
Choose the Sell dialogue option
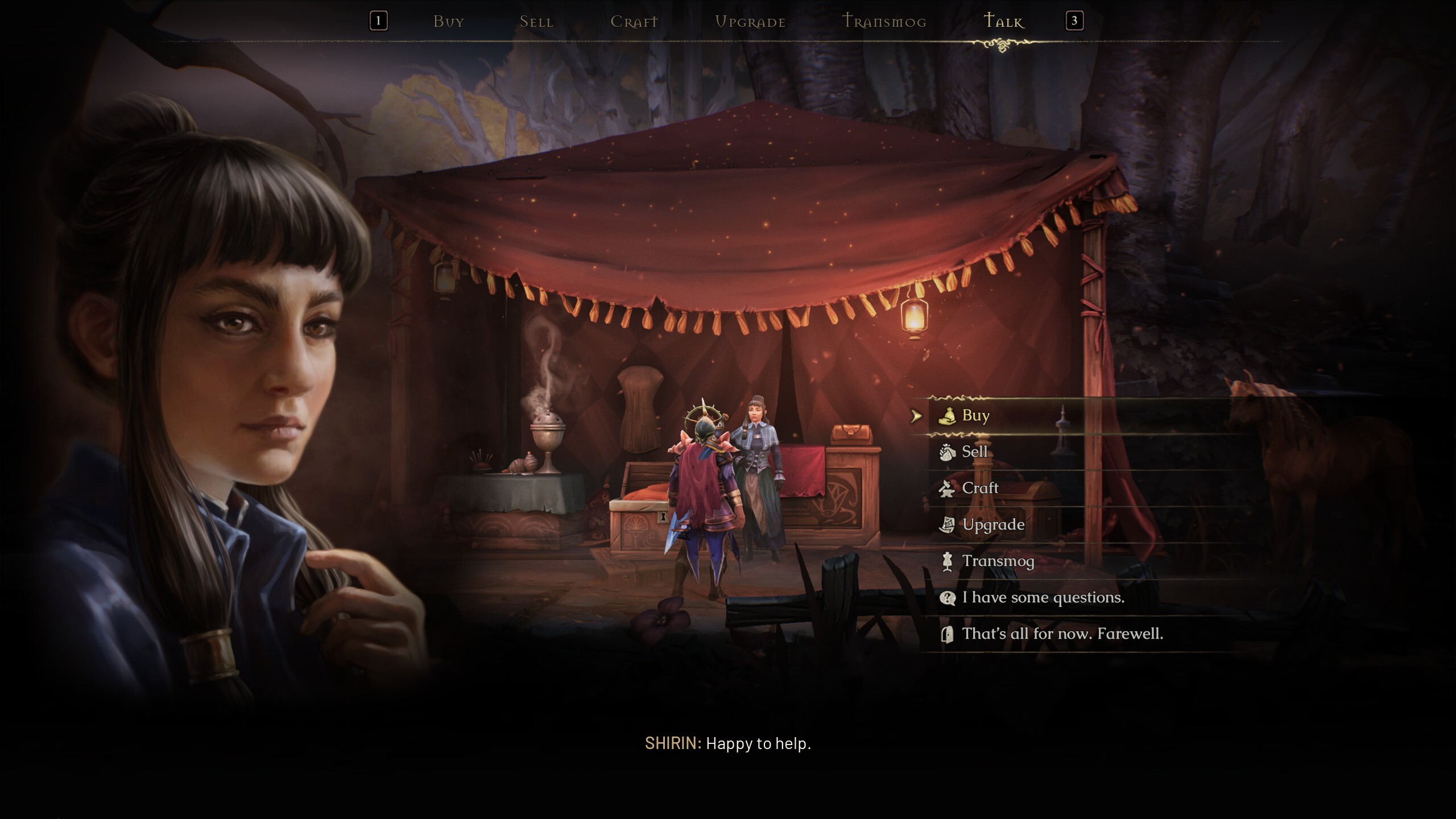974,452
